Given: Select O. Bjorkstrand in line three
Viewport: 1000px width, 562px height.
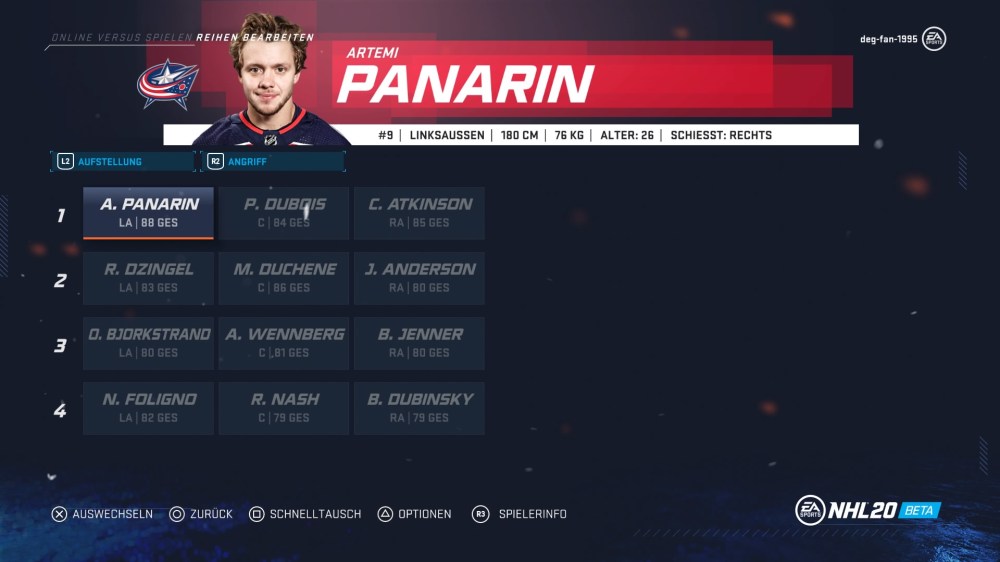Looking at the screenshot, I should [x=148, y=342].
